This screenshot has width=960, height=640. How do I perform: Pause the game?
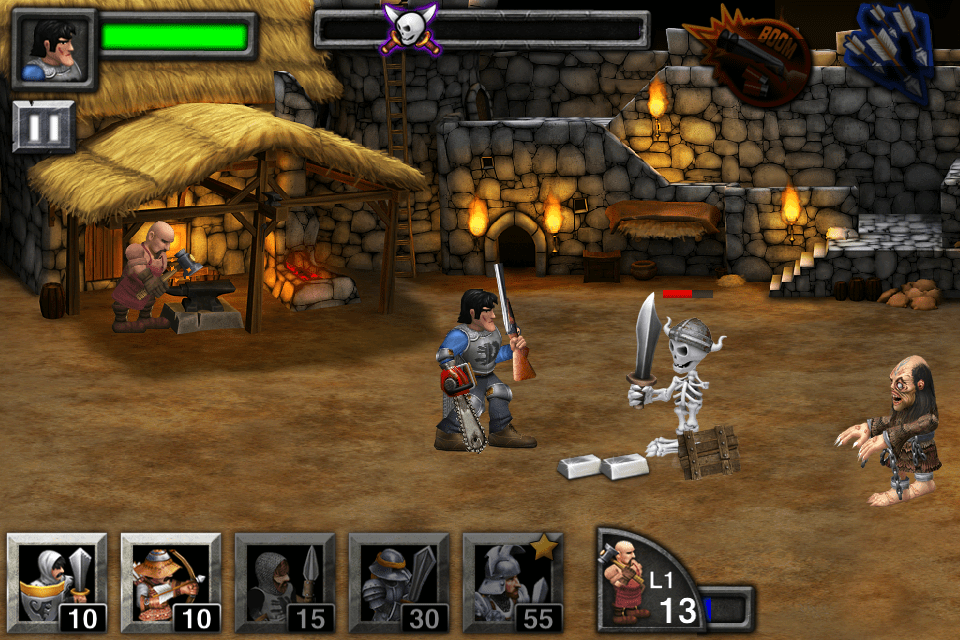point(44,127)
